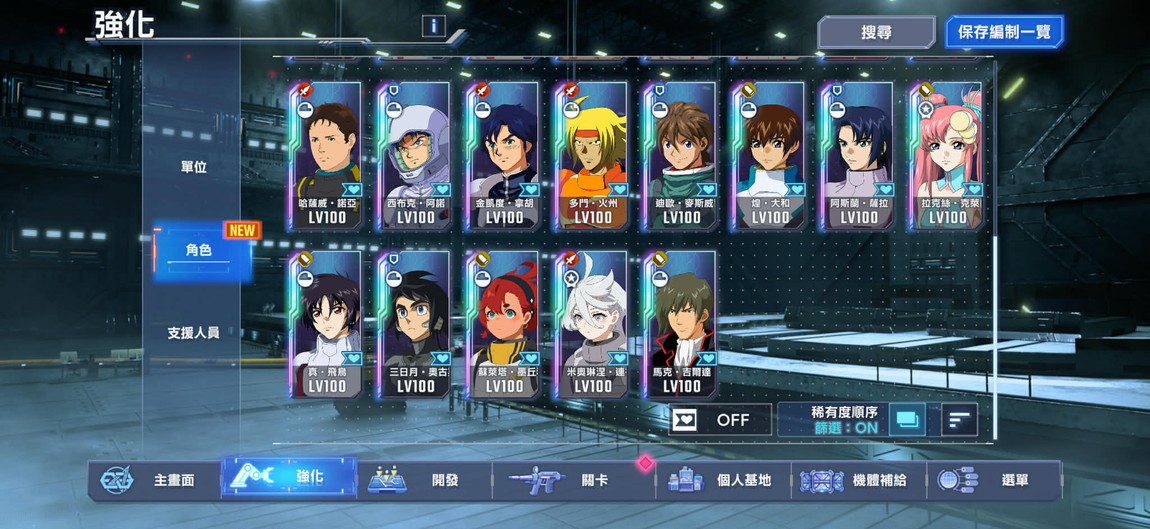
Task: Click the info icon beside 強化 title
Action: 433,26
